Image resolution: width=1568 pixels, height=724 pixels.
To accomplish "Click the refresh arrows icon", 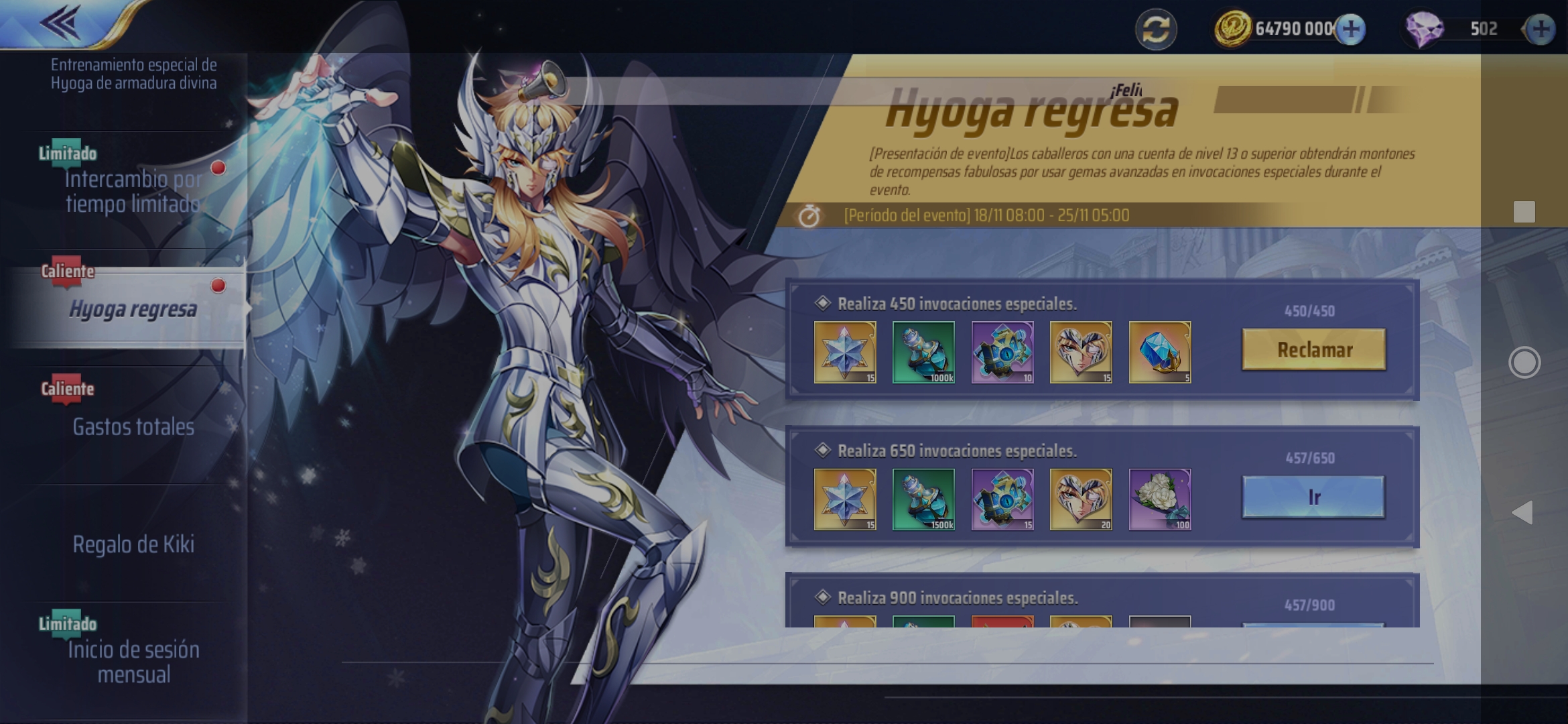I will 1156,29.
